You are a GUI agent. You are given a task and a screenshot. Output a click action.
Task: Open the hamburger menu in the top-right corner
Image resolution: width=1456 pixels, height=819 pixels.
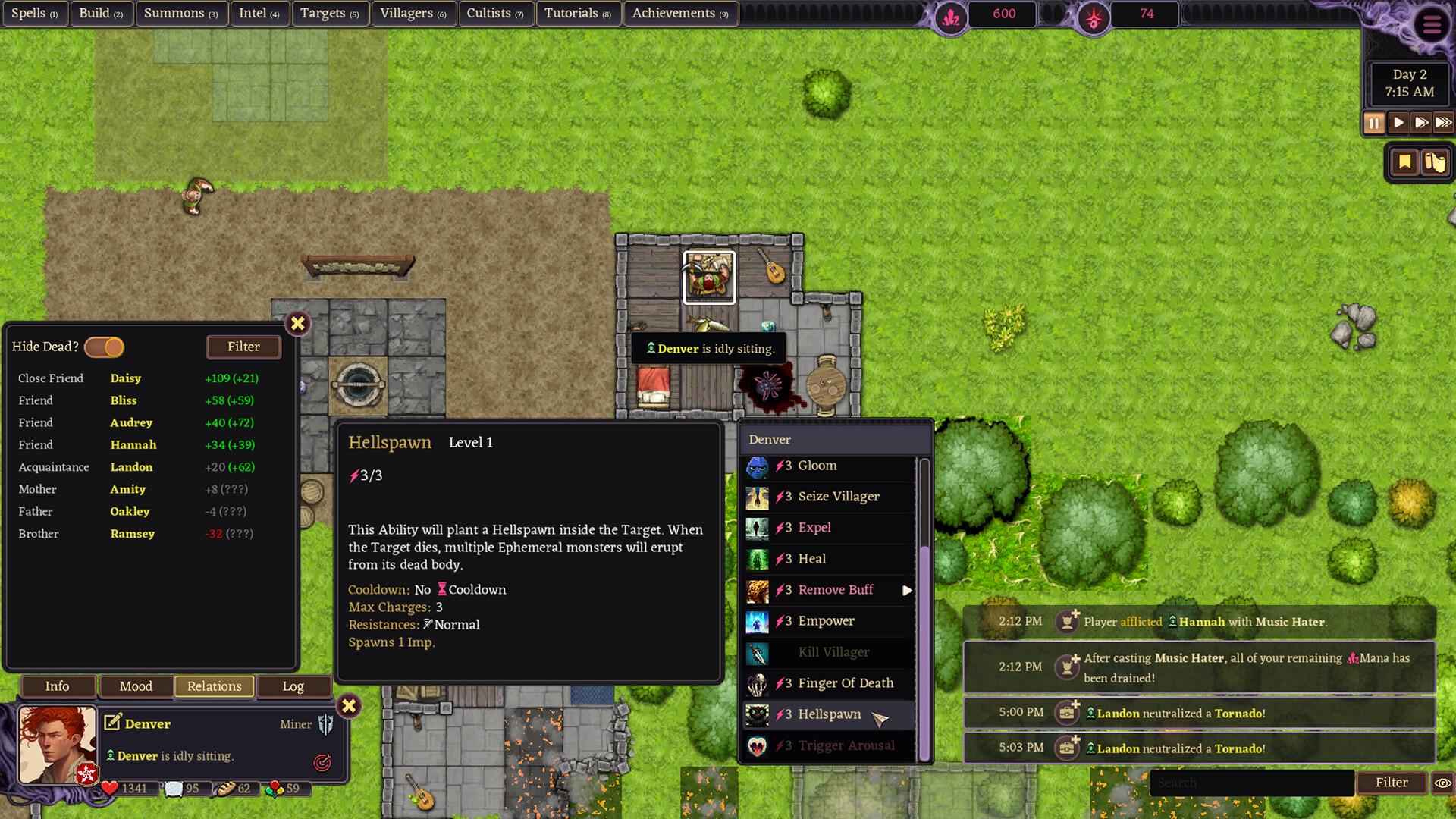tap(1432, 25)
